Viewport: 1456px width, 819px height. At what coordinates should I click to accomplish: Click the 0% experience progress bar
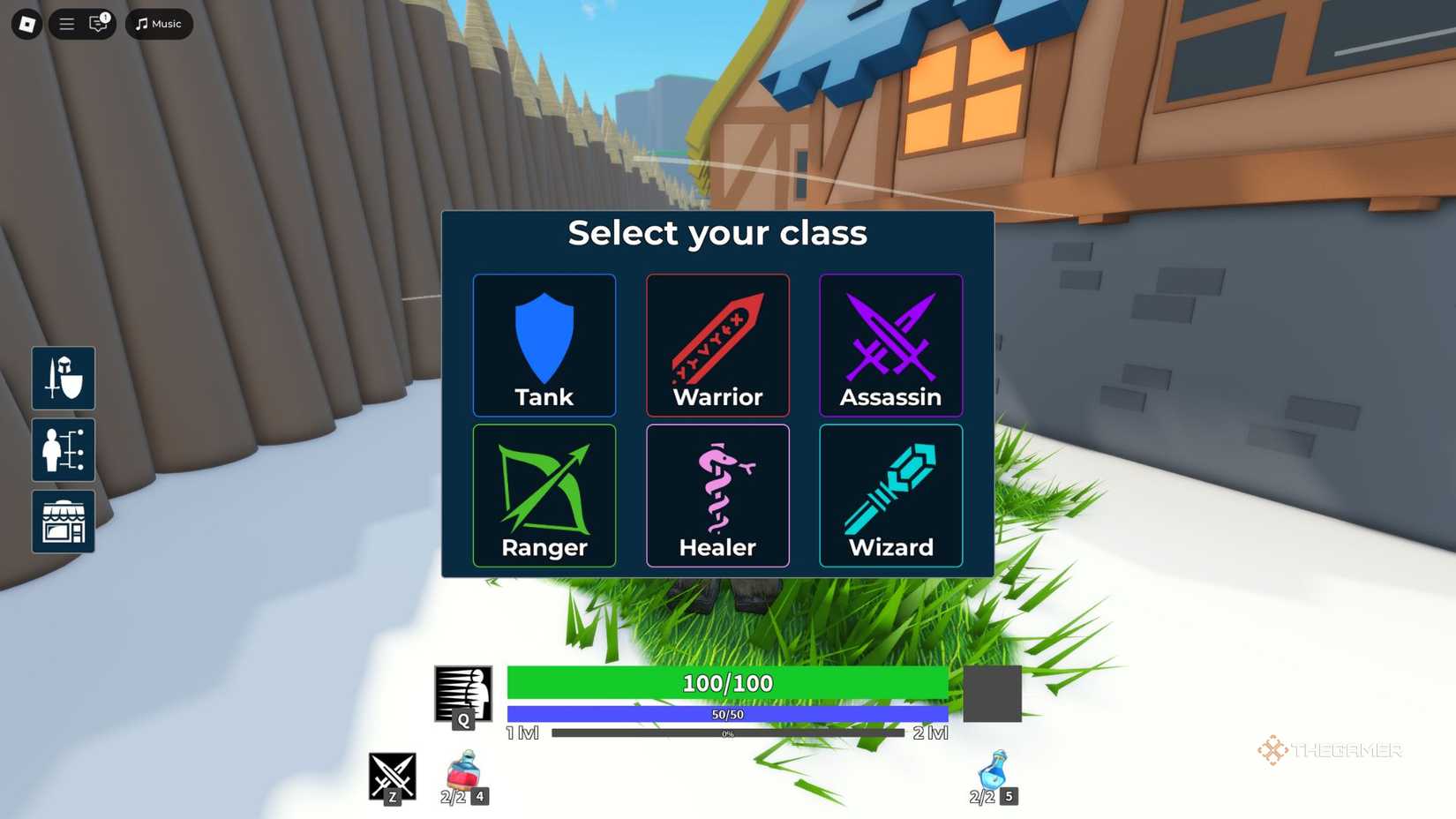coord(726,733)
